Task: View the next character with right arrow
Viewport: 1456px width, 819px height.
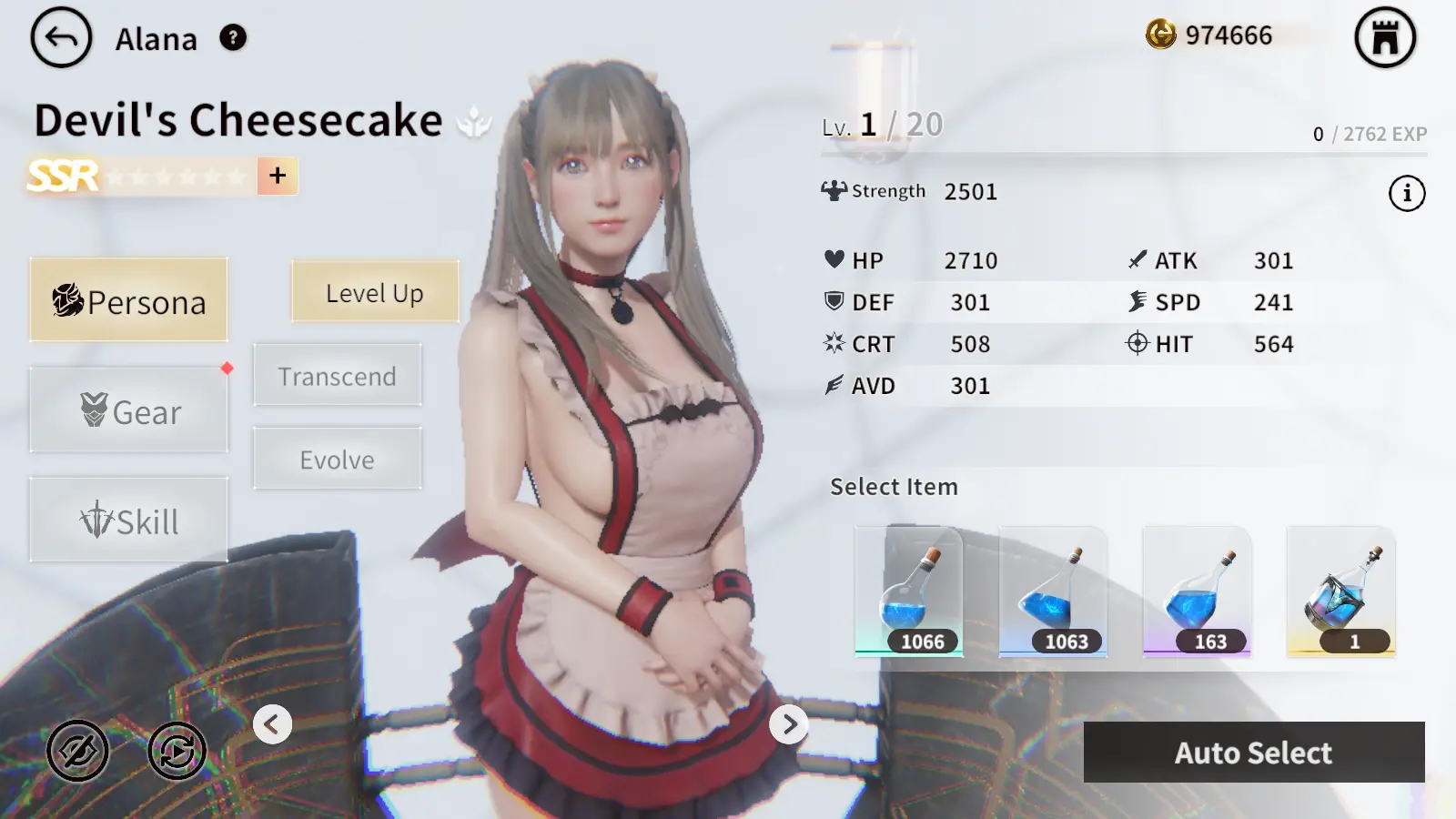Action: pyautogui.click(x=789, y=724)
